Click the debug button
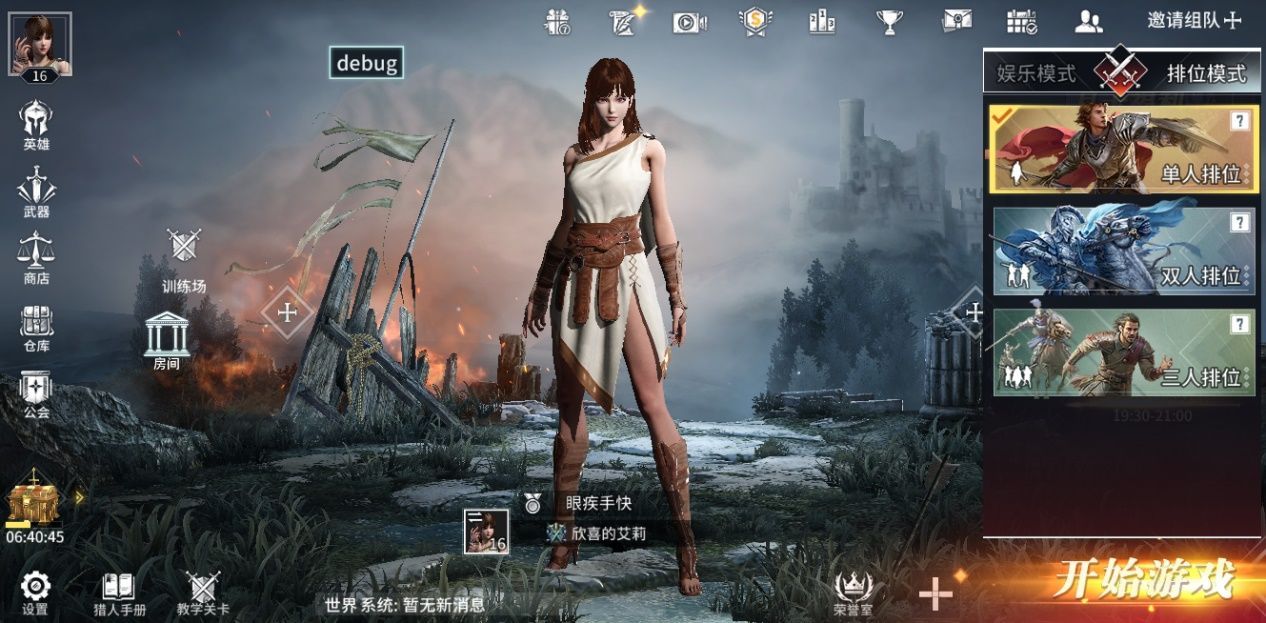This screenshot has height=623, width=1266. [367, 63]
